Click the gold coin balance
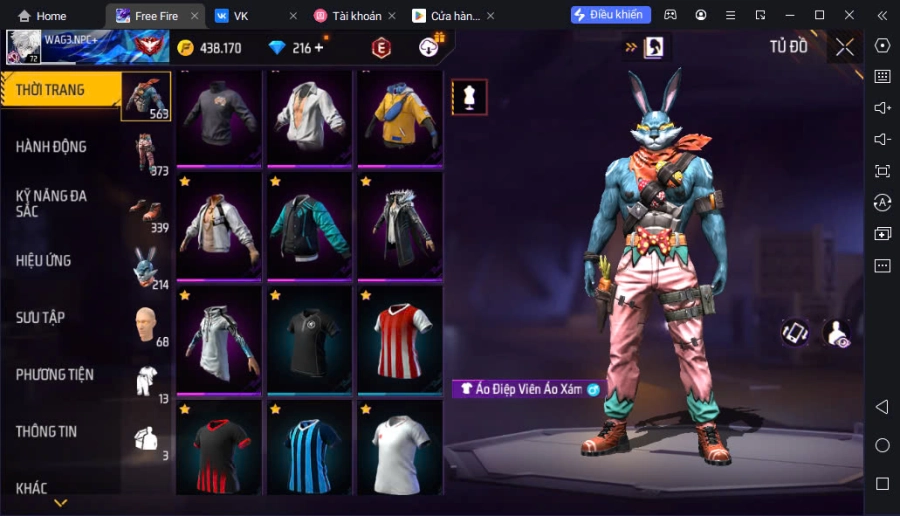Image resolution: width=900 pixels, height=516 pixels. [x=209, y=48]
